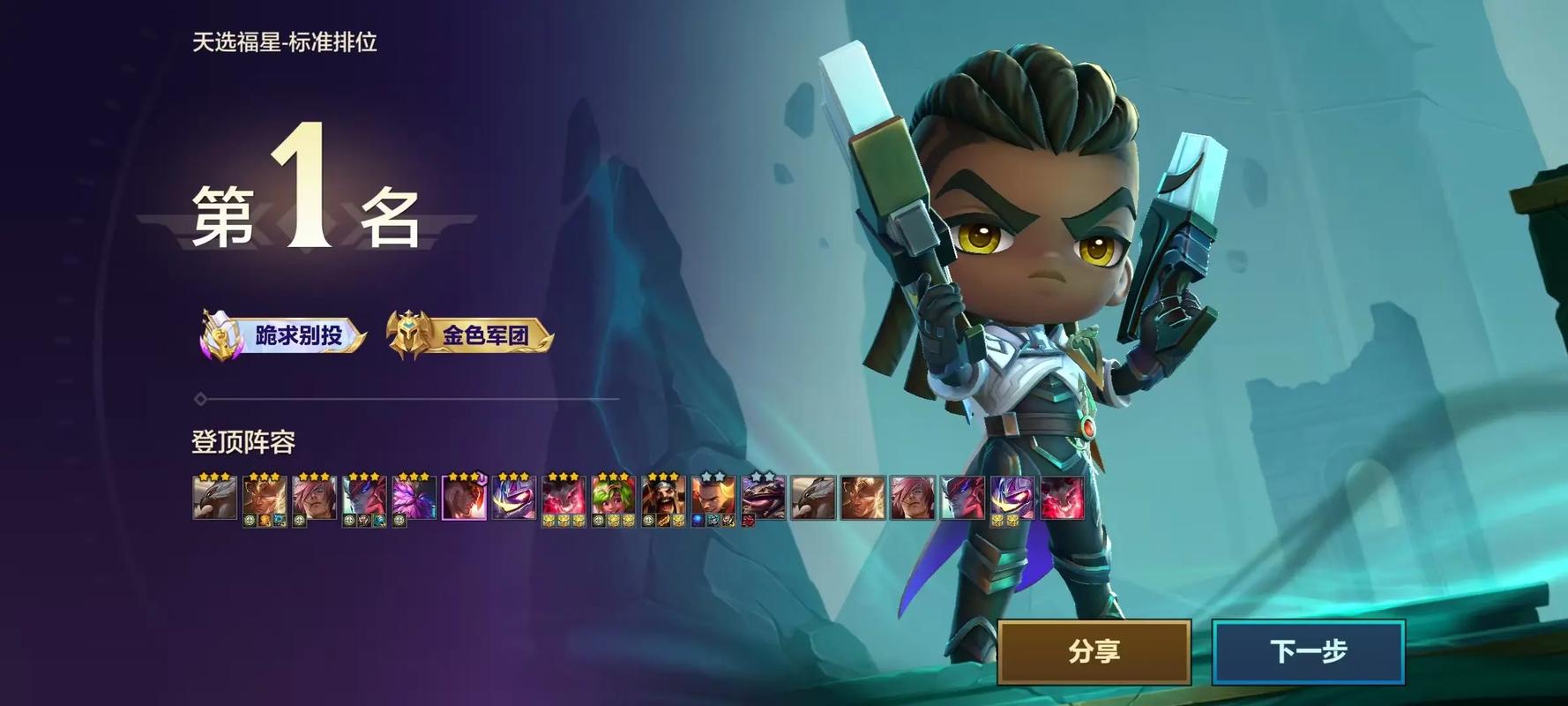Image resolution: width=1568 pixels, height=706 pixels.
Task: Select the two-star champion with blue orb item
Action: coord(713,497)
